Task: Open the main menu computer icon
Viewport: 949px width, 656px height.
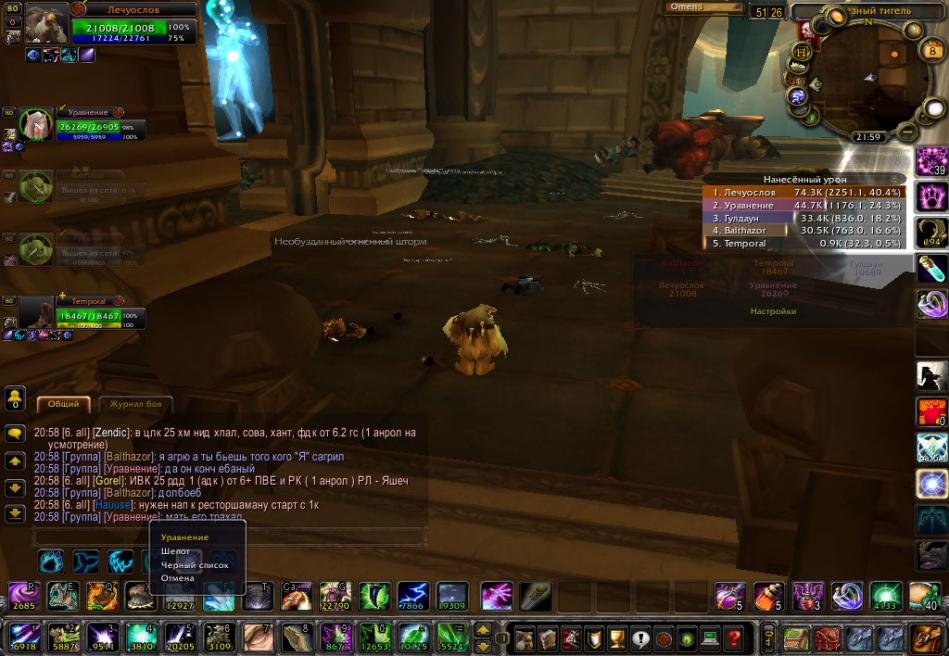Action: (x=711, y=638)
